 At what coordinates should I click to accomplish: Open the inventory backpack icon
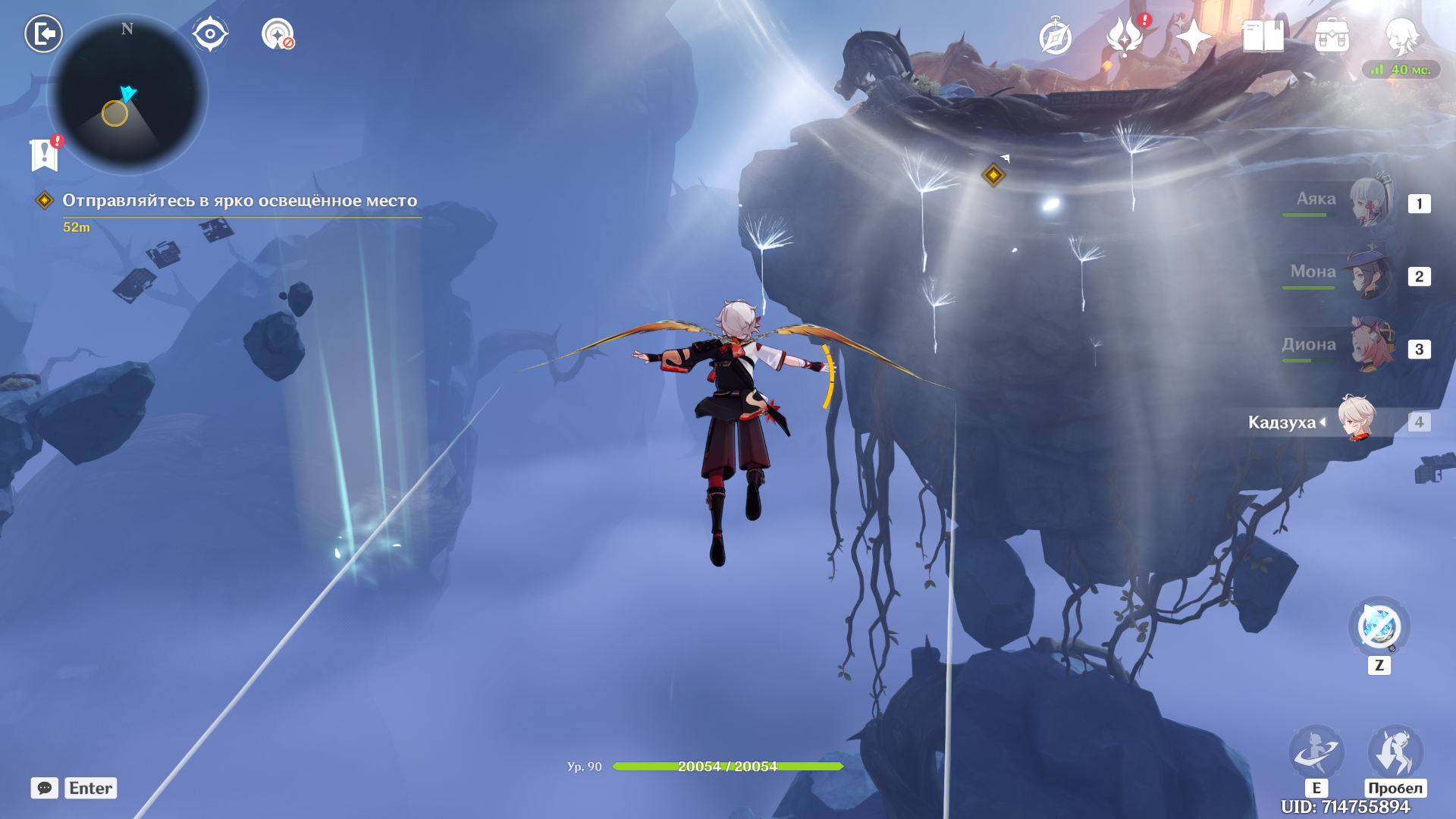point(1332,36)
